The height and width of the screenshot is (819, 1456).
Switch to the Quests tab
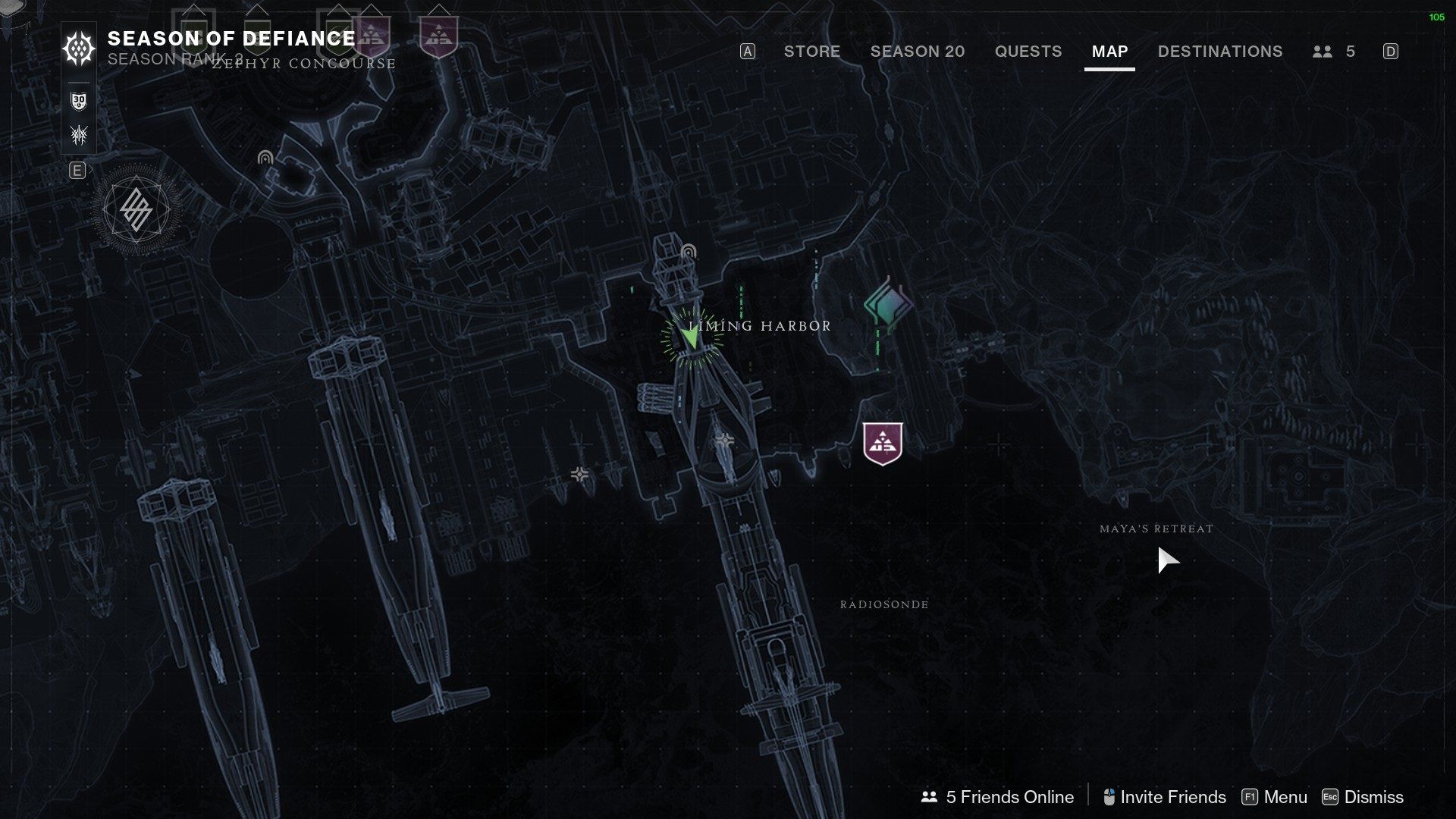1028,52
